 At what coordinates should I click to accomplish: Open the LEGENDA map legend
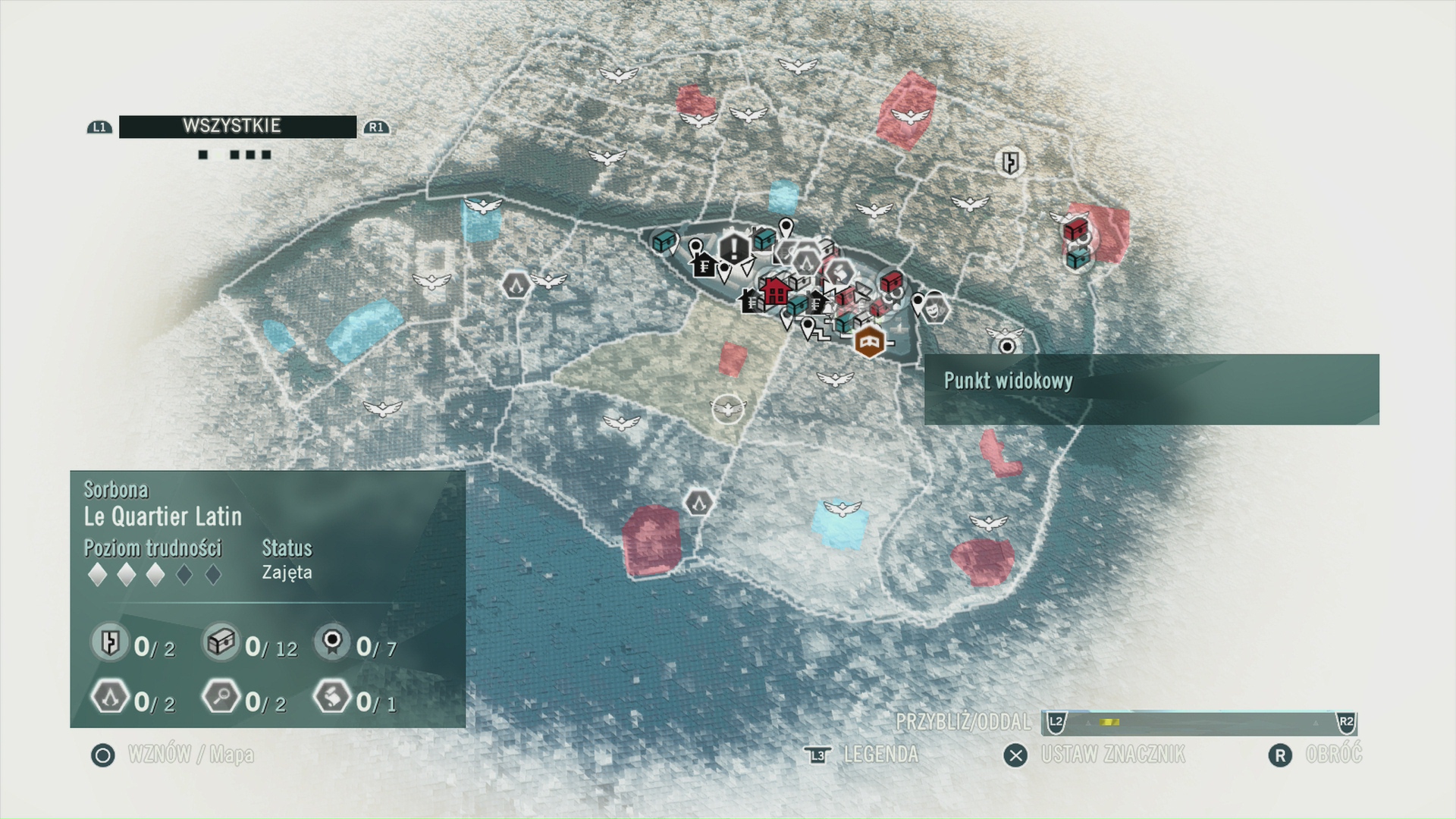tap(880, 755)
